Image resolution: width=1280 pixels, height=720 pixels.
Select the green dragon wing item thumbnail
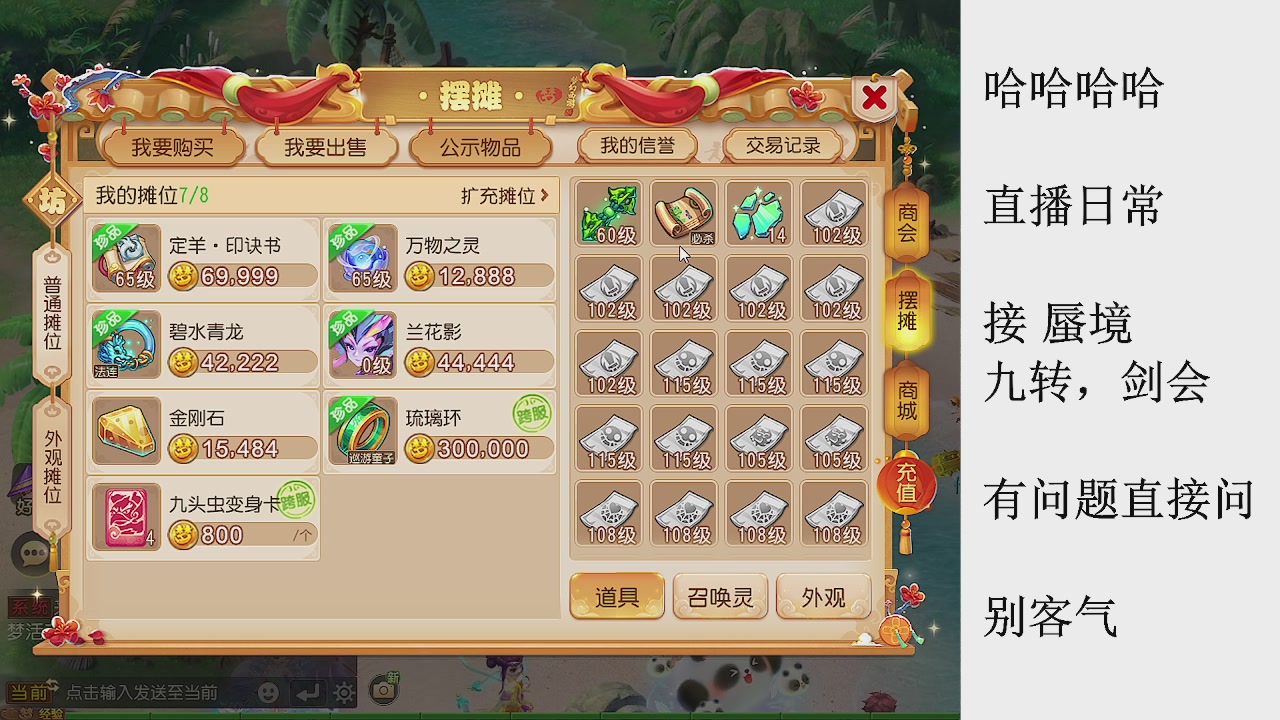609,212
